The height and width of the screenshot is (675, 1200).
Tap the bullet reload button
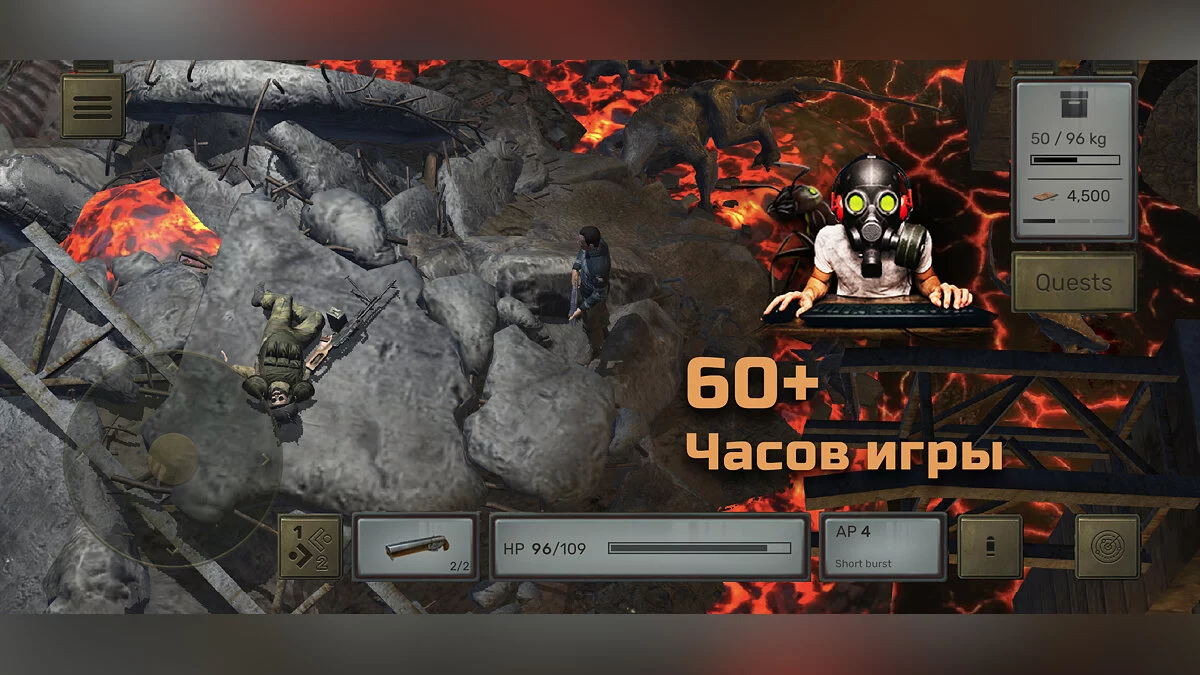[x=990, y=547]
